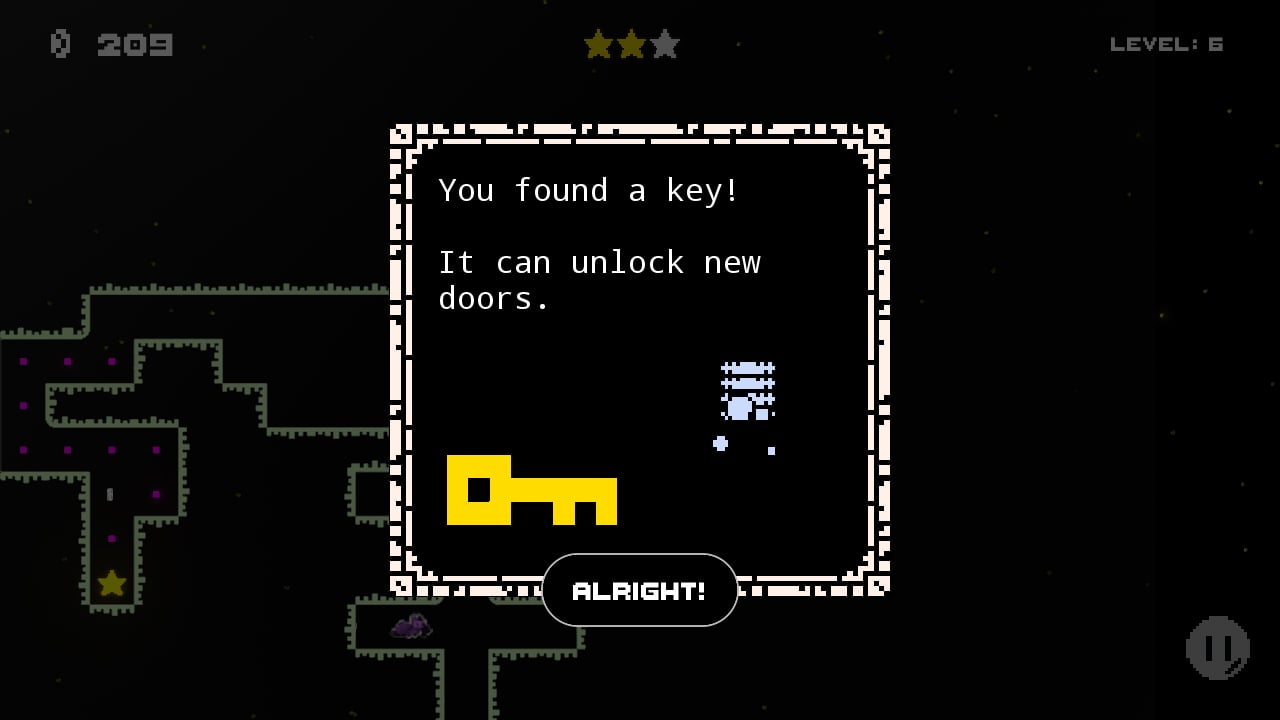Select the LEVEL: 6 label
Viewport: 1280px width, 720px height.
pos(1168,43)
